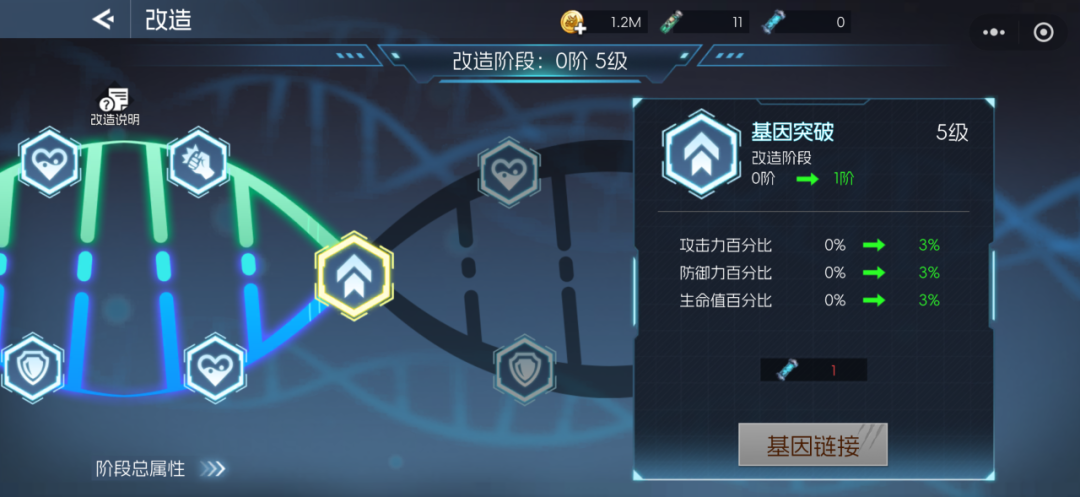Go back using the arrow button
This screenshot has height=497, width=1080.
(x=102, y=19)
